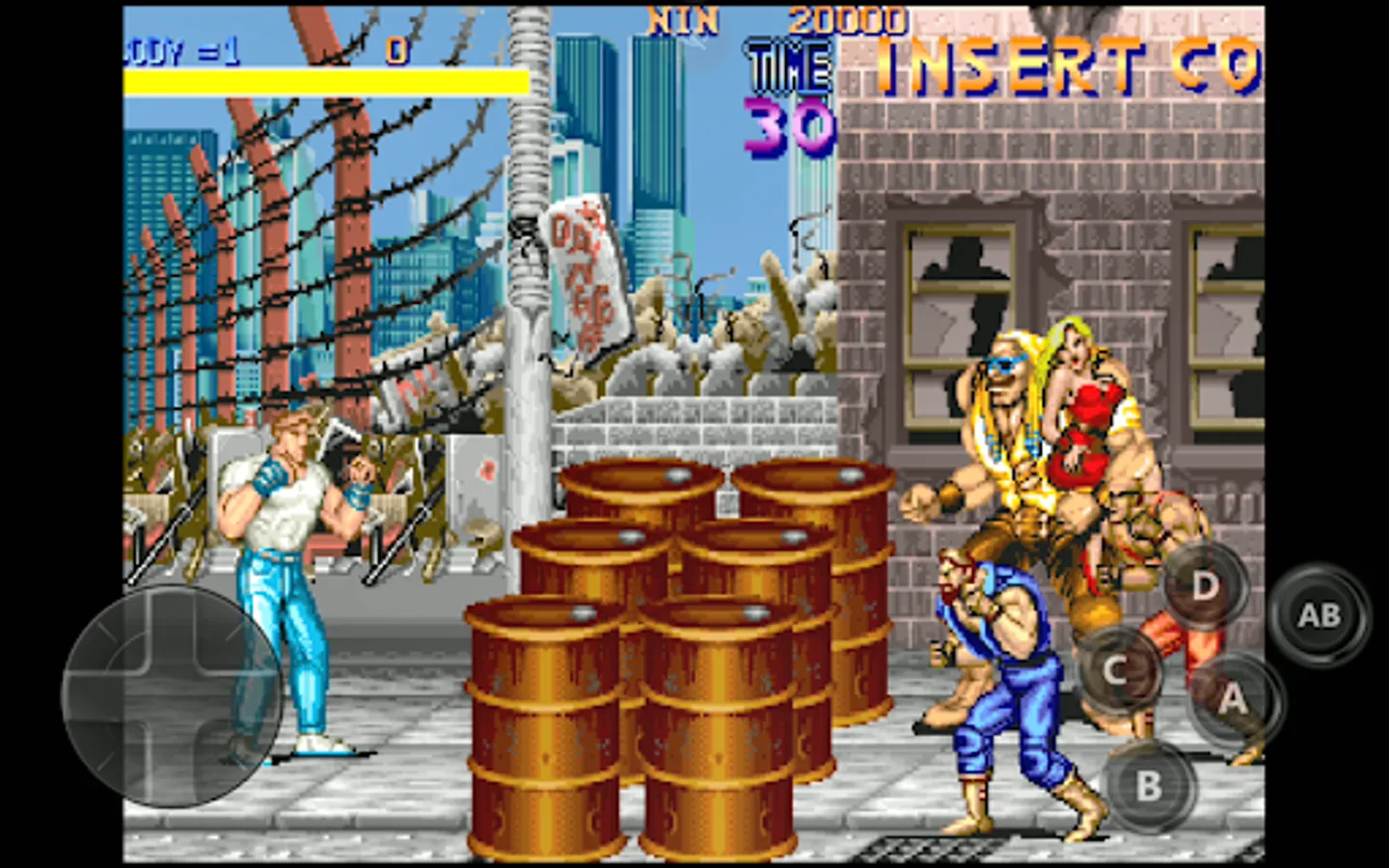Tap the player character in the white shirt
Viewport: 1389px width, 868px height.
click(280, 540)
